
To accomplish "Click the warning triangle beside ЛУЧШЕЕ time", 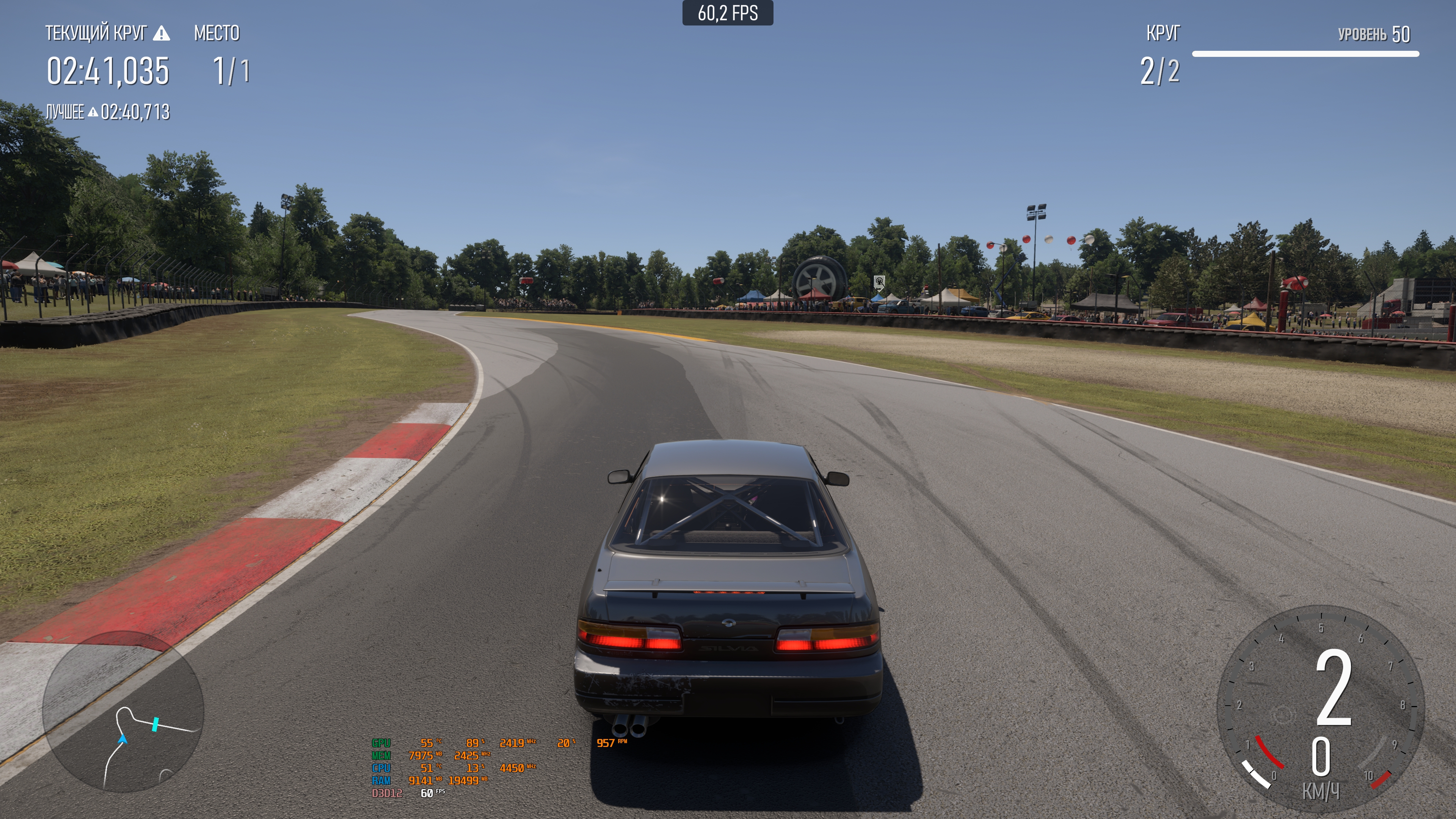I will pos(93,113).
